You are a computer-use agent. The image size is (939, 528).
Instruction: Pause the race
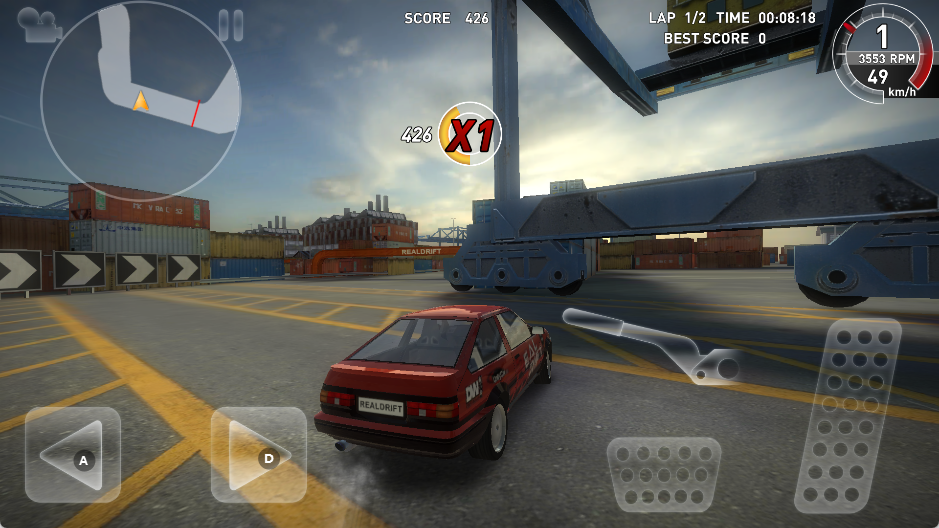pyautogui.click(x=231, y=25)
